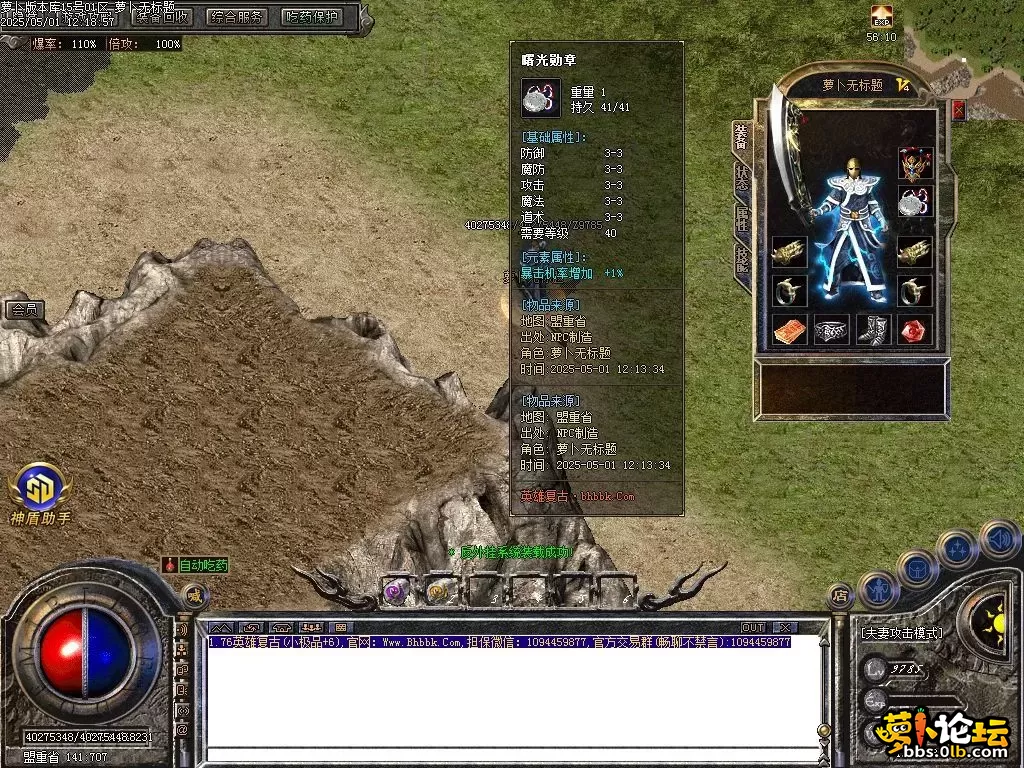Click the 吃药保护 potion protection button

point(312,17)
